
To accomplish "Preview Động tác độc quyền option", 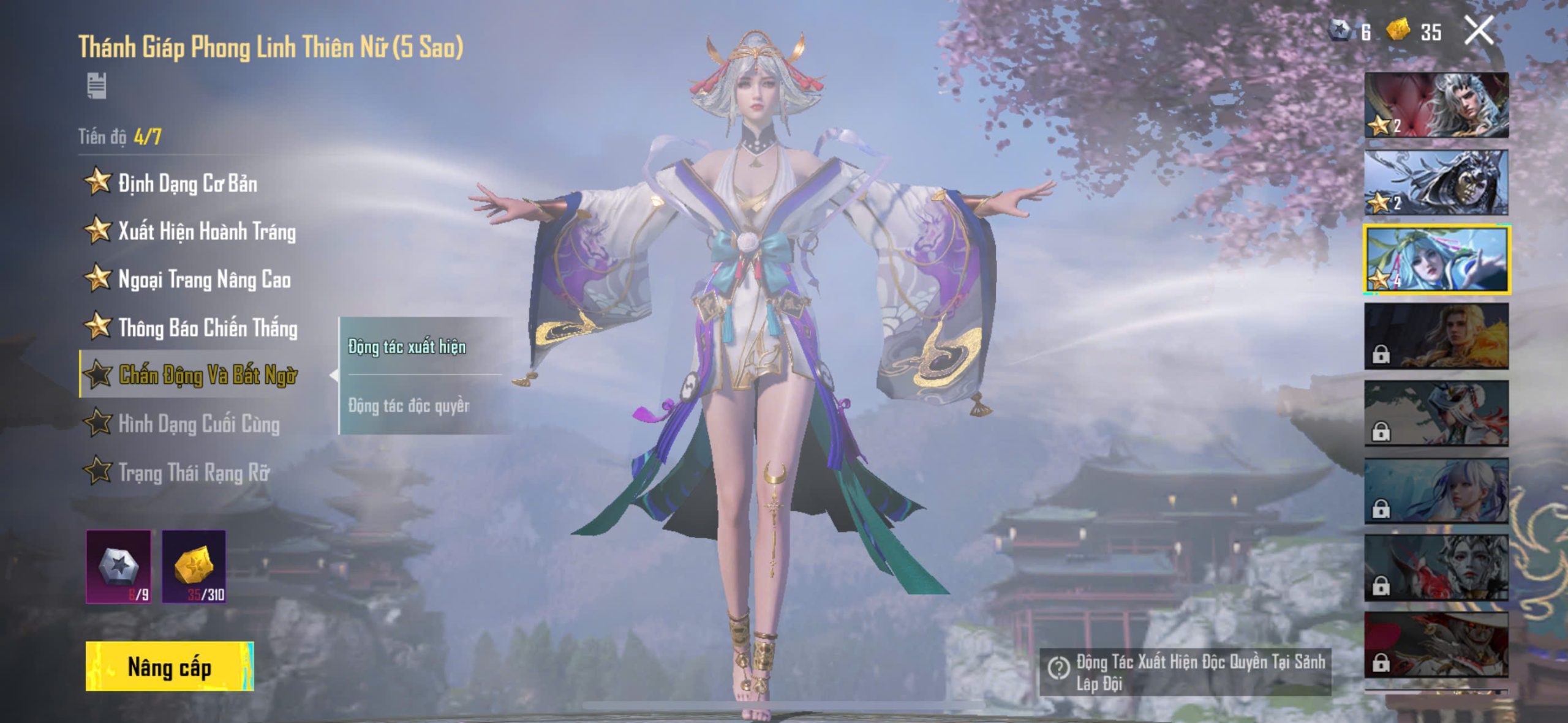I will [409, 405].
